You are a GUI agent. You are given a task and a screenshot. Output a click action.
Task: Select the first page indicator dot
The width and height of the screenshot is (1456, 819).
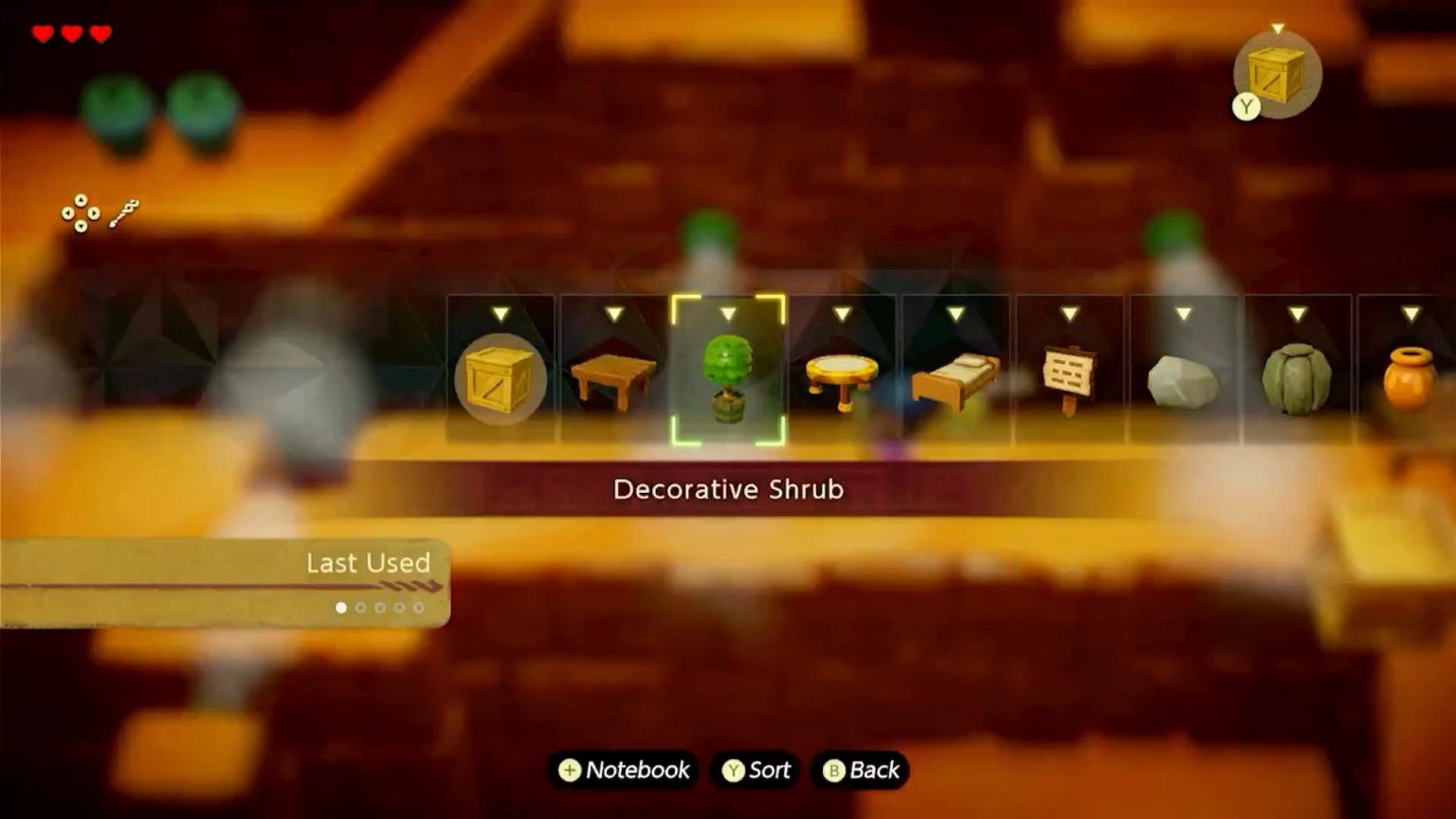341,608
